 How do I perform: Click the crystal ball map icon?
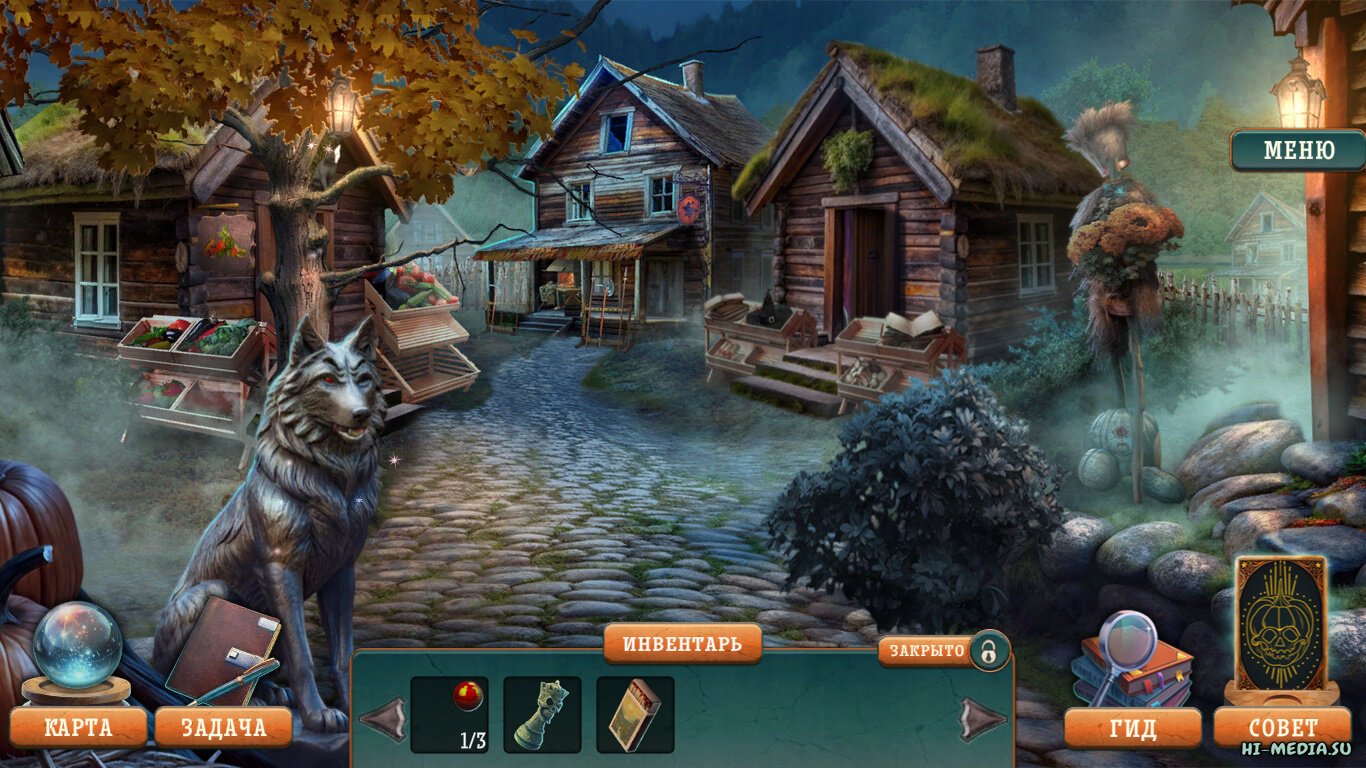(x=77, y=646)
